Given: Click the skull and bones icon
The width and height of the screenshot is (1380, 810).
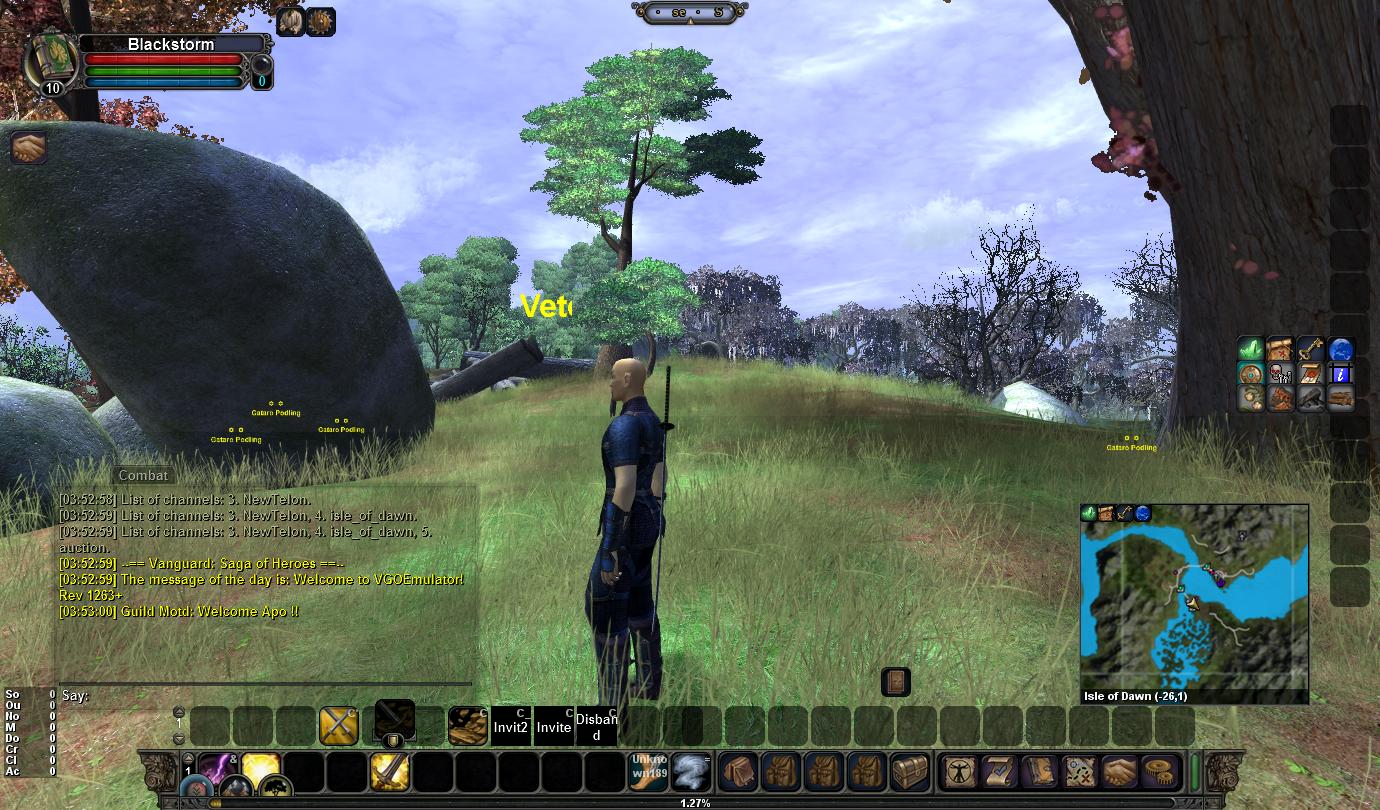Looking at the screenshot, I should (x=1280, y=374).
